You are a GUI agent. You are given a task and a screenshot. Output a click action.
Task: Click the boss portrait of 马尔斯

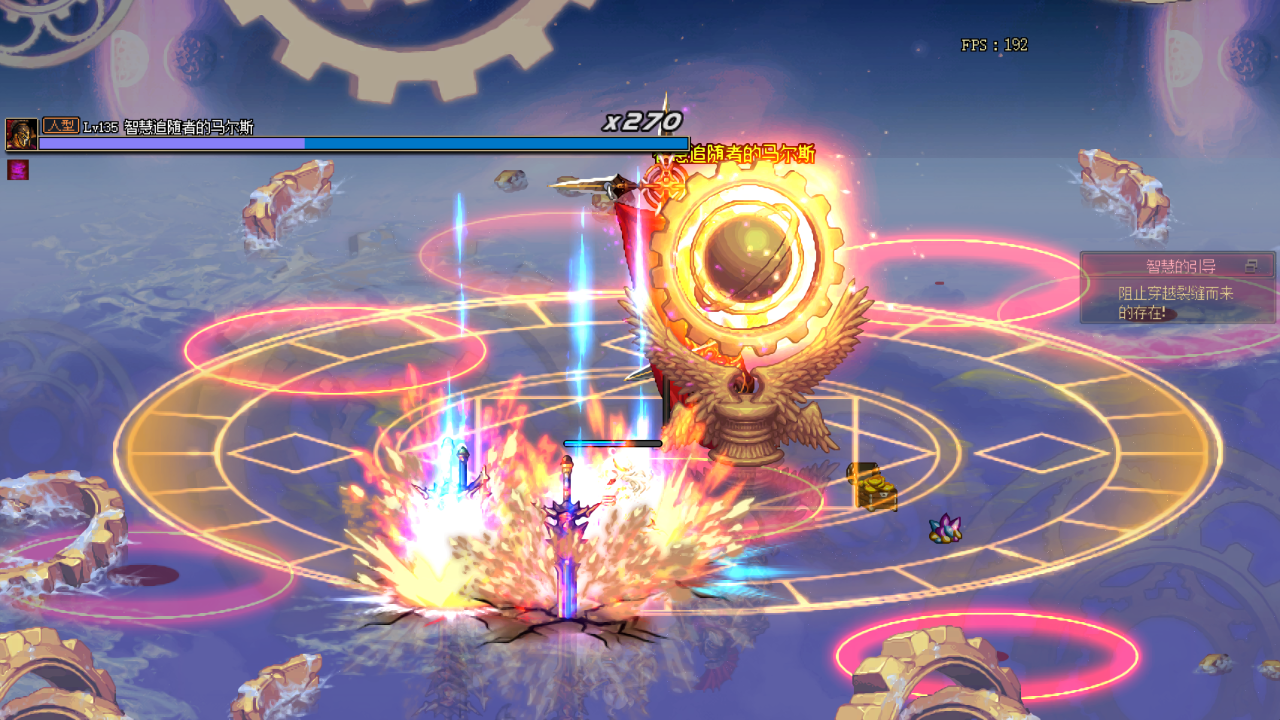coord(21,134)
